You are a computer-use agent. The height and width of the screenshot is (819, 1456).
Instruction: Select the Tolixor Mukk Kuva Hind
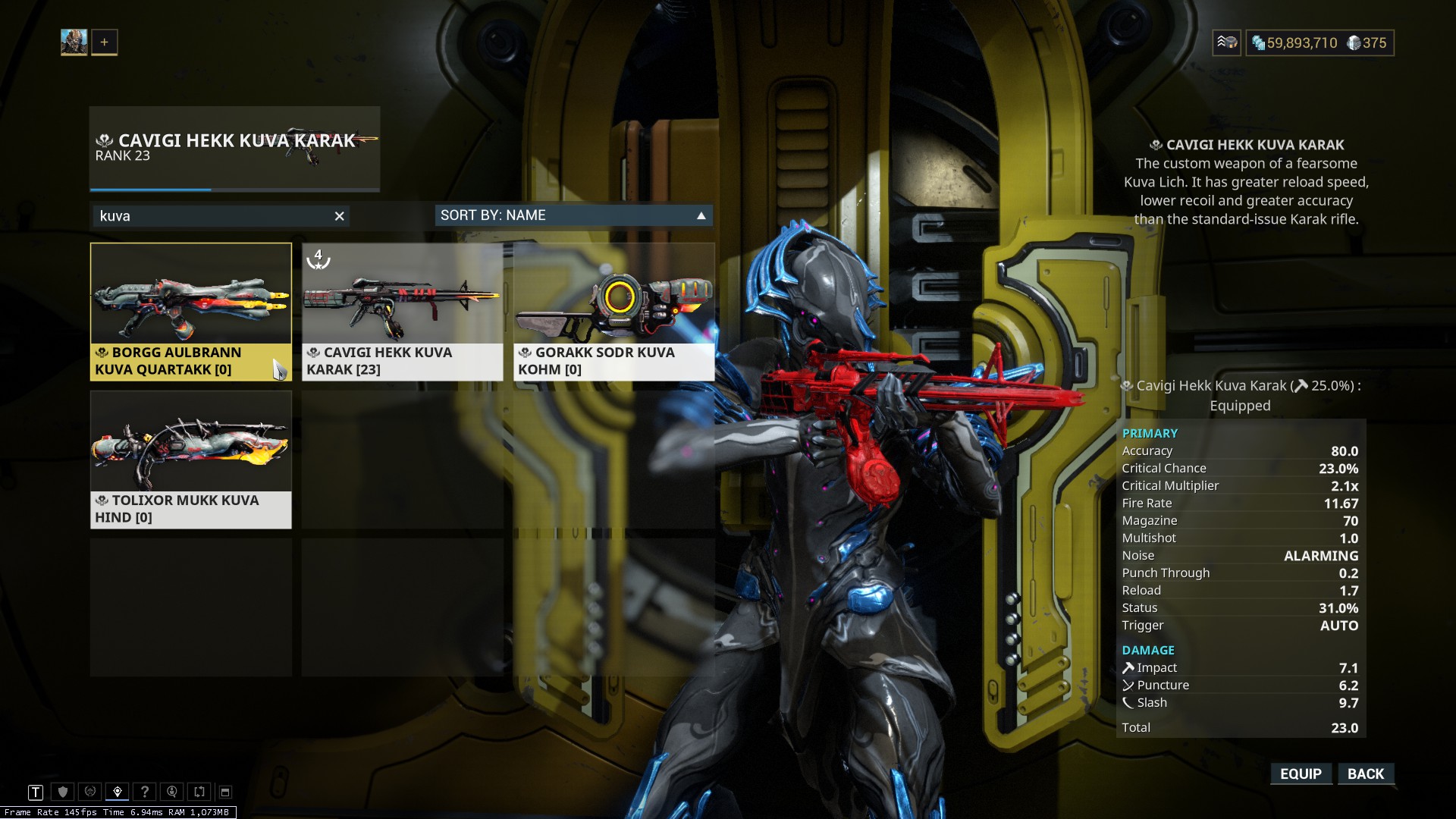point(190,459)
